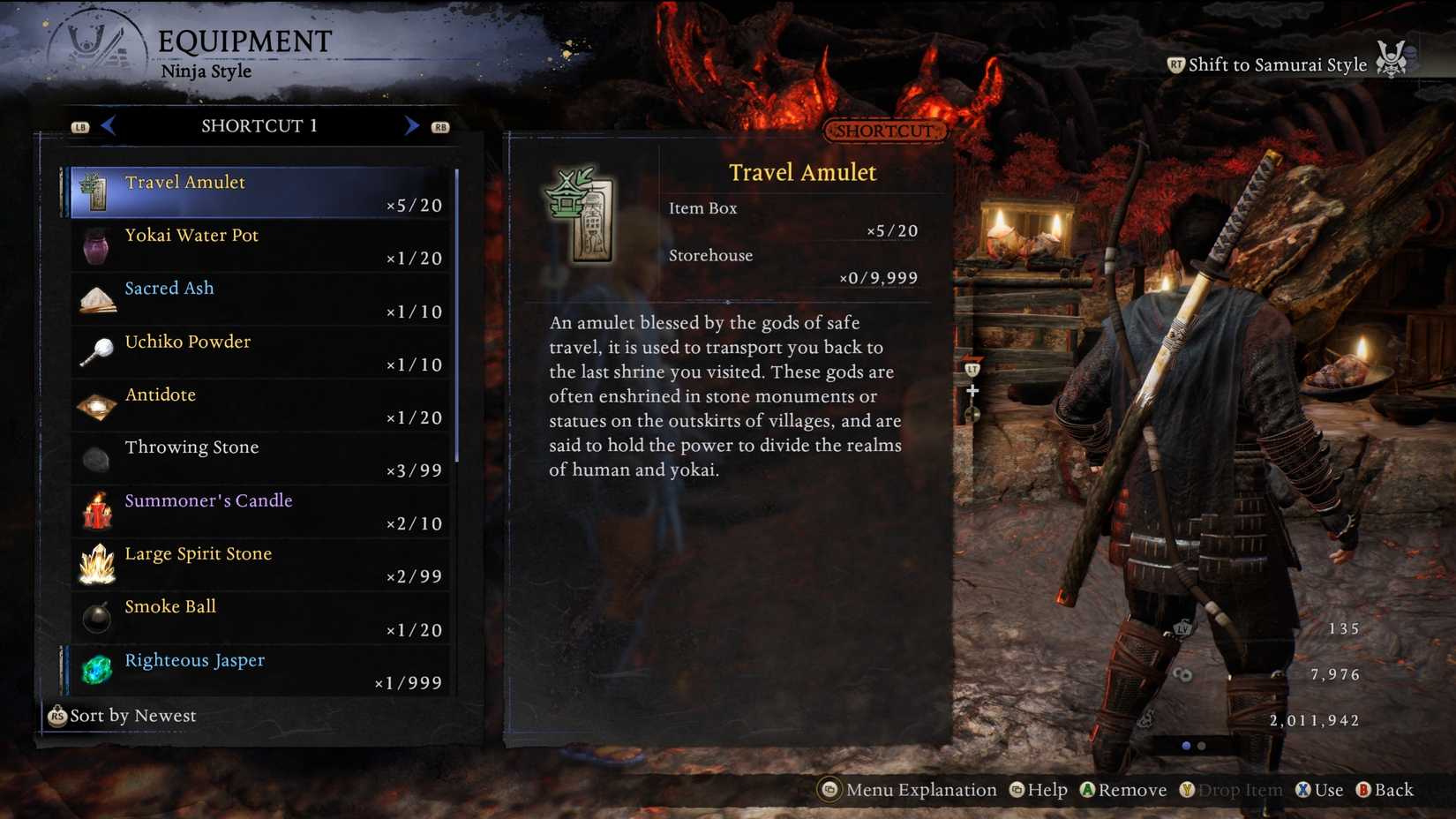Switch to the Shortcut 1 tab
Viewport: 1456px width, 819px height.
coord(259,125)
